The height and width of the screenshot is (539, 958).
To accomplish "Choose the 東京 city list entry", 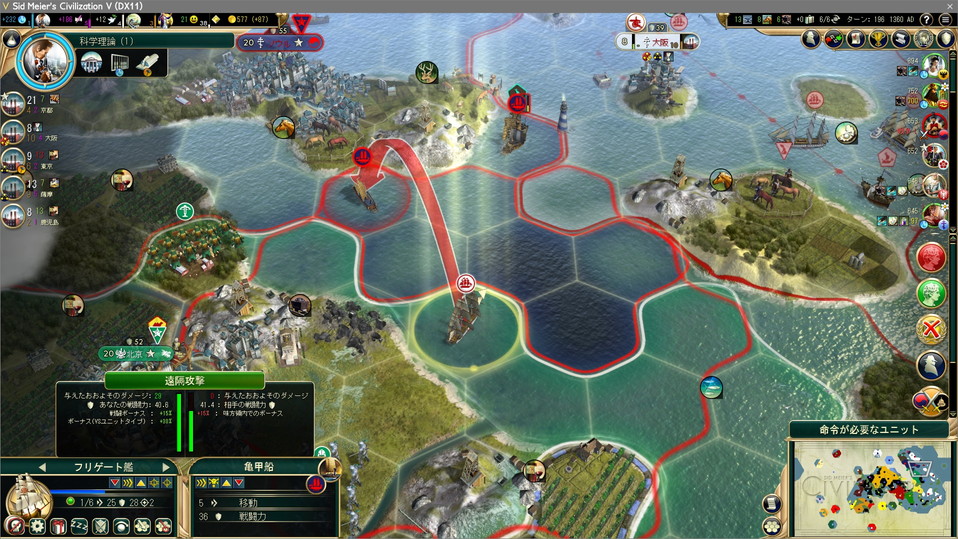I will click(x=14, y=159).
